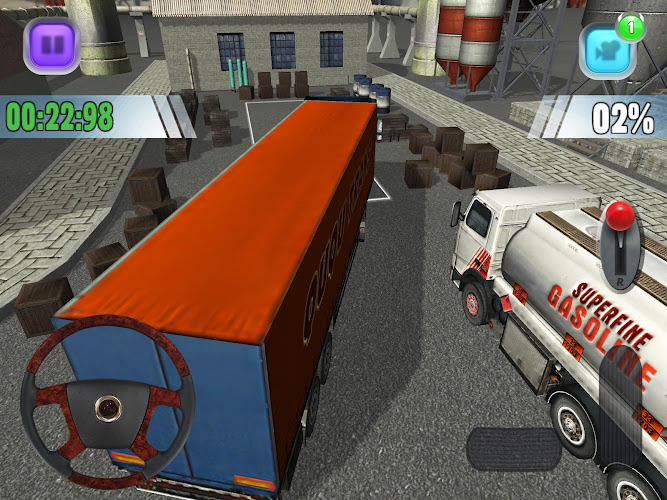Switch camera view with the camera button
Image resolution: width=667 pixels, height=500 pixels.
click(607, 51)
